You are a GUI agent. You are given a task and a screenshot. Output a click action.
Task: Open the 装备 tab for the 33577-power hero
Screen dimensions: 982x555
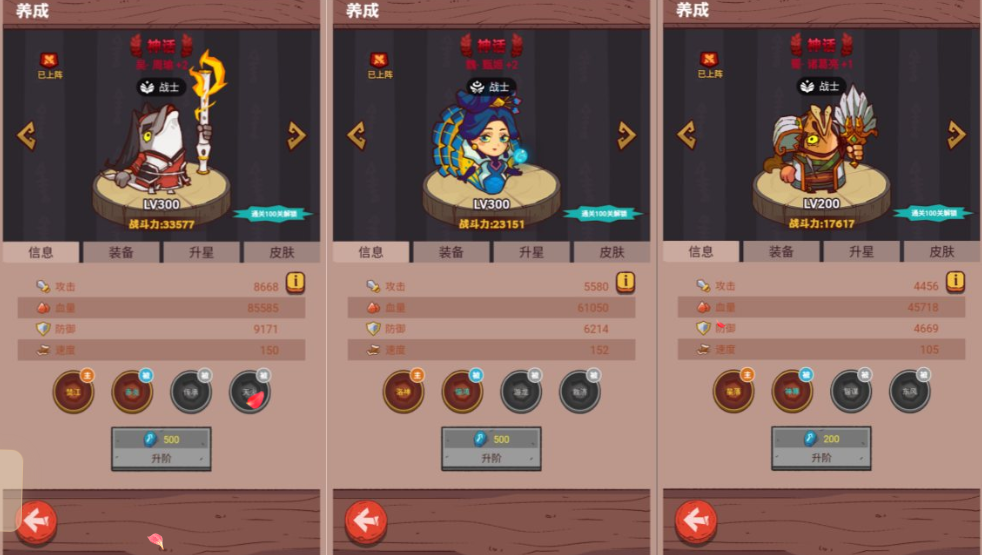pyautogui.click(x=121, y=252)
